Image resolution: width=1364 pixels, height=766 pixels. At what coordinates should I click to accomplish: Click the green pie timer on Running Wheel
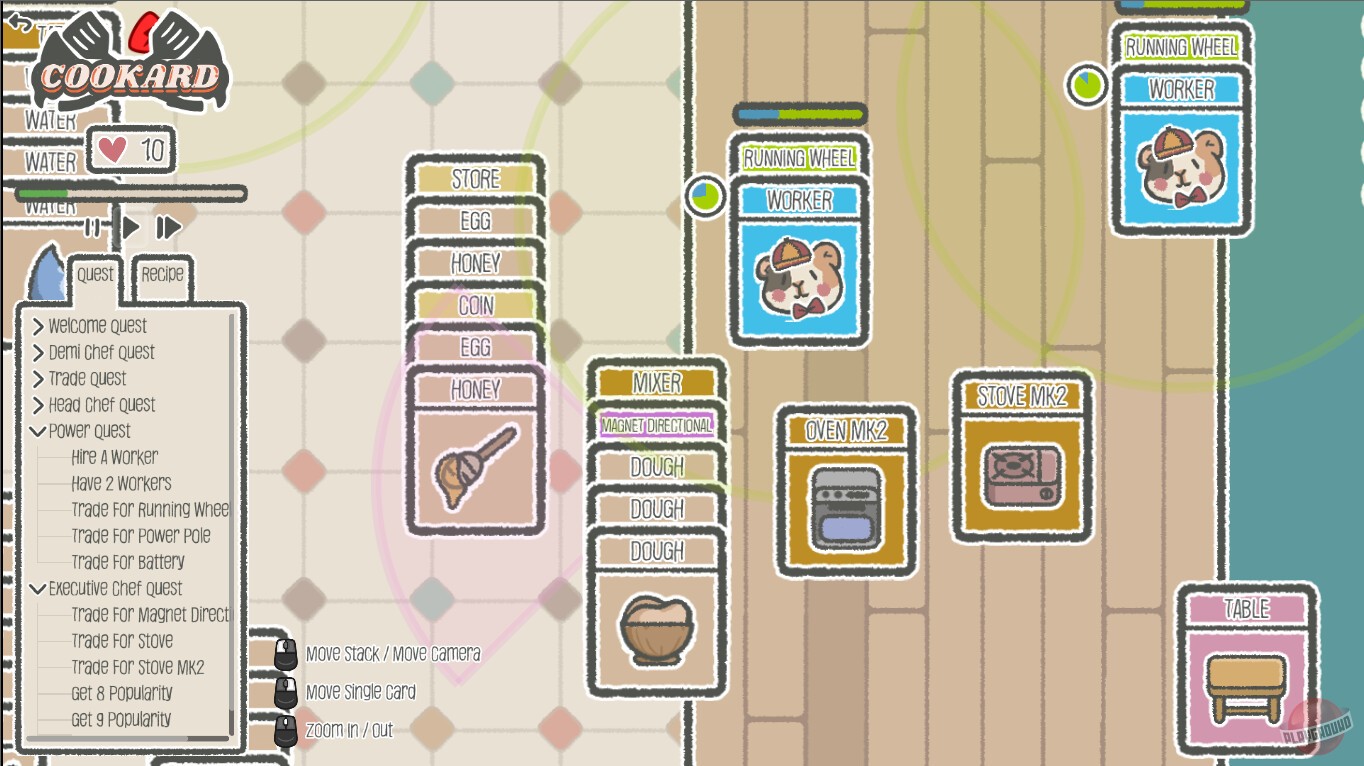coord(706,197)
